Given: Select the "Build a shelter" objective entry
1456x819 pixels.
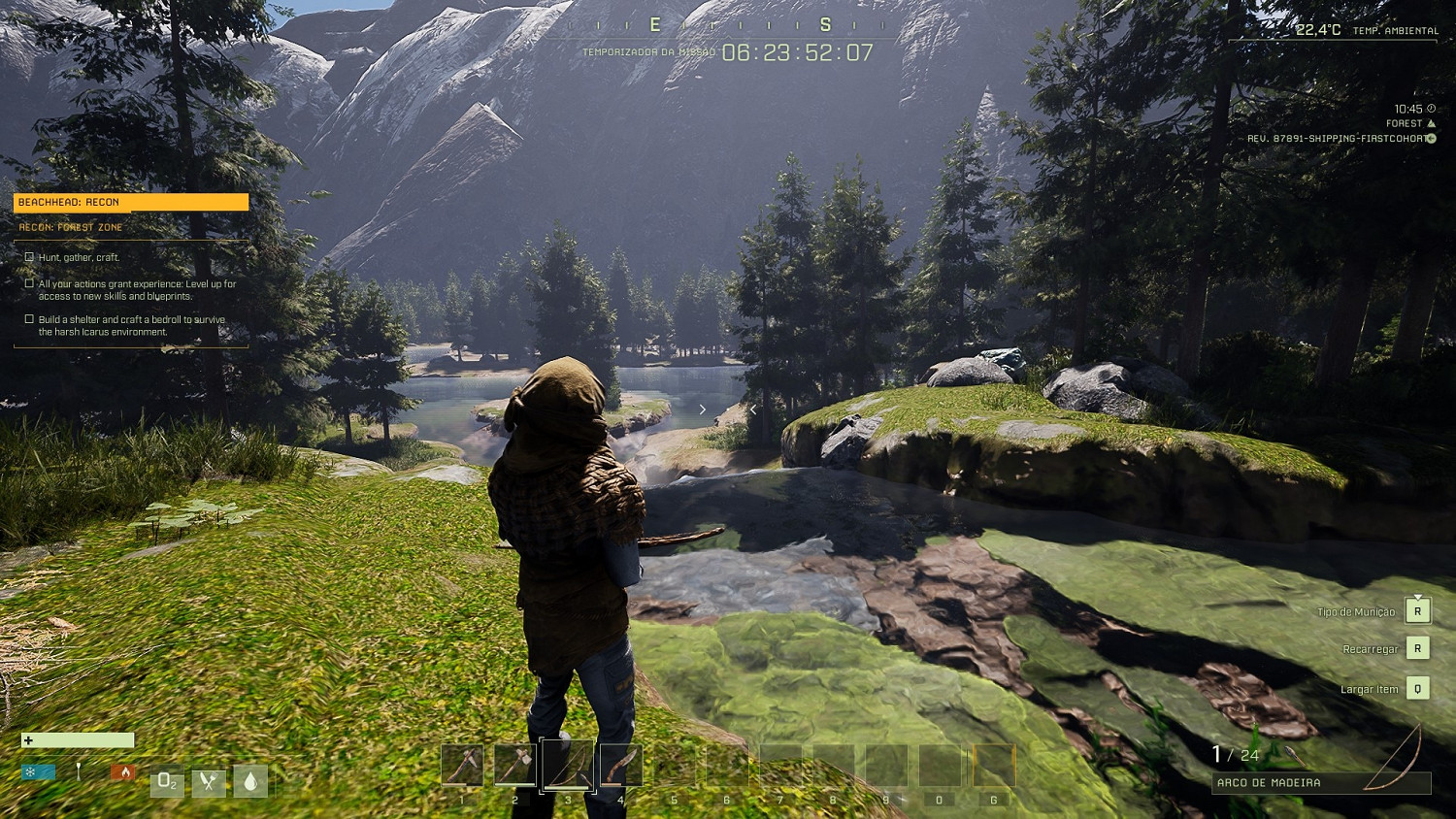Looking at the screenshot, I should pyautogui.click(x=131, y=325).
